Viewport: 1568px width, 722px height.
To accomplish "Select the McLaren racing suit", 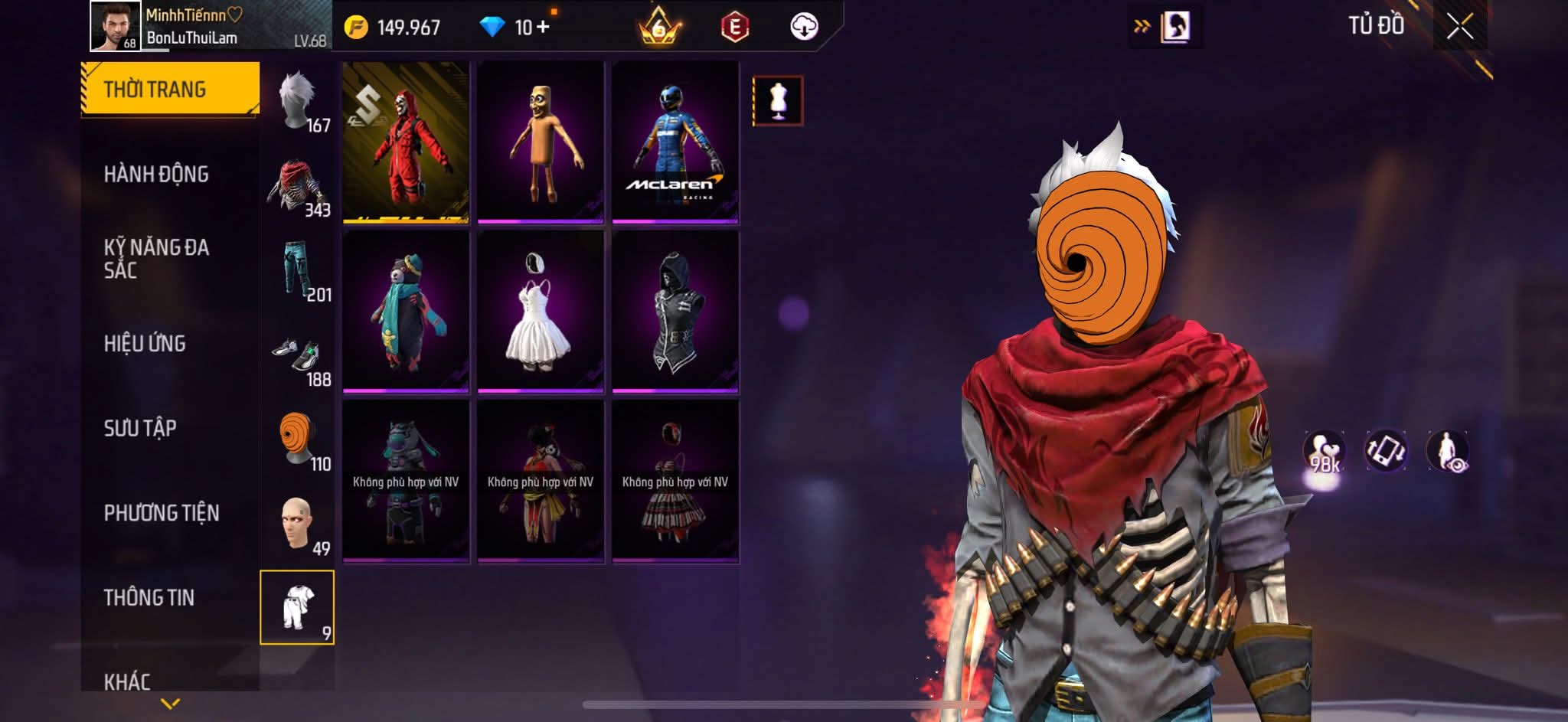I will 675,142.
